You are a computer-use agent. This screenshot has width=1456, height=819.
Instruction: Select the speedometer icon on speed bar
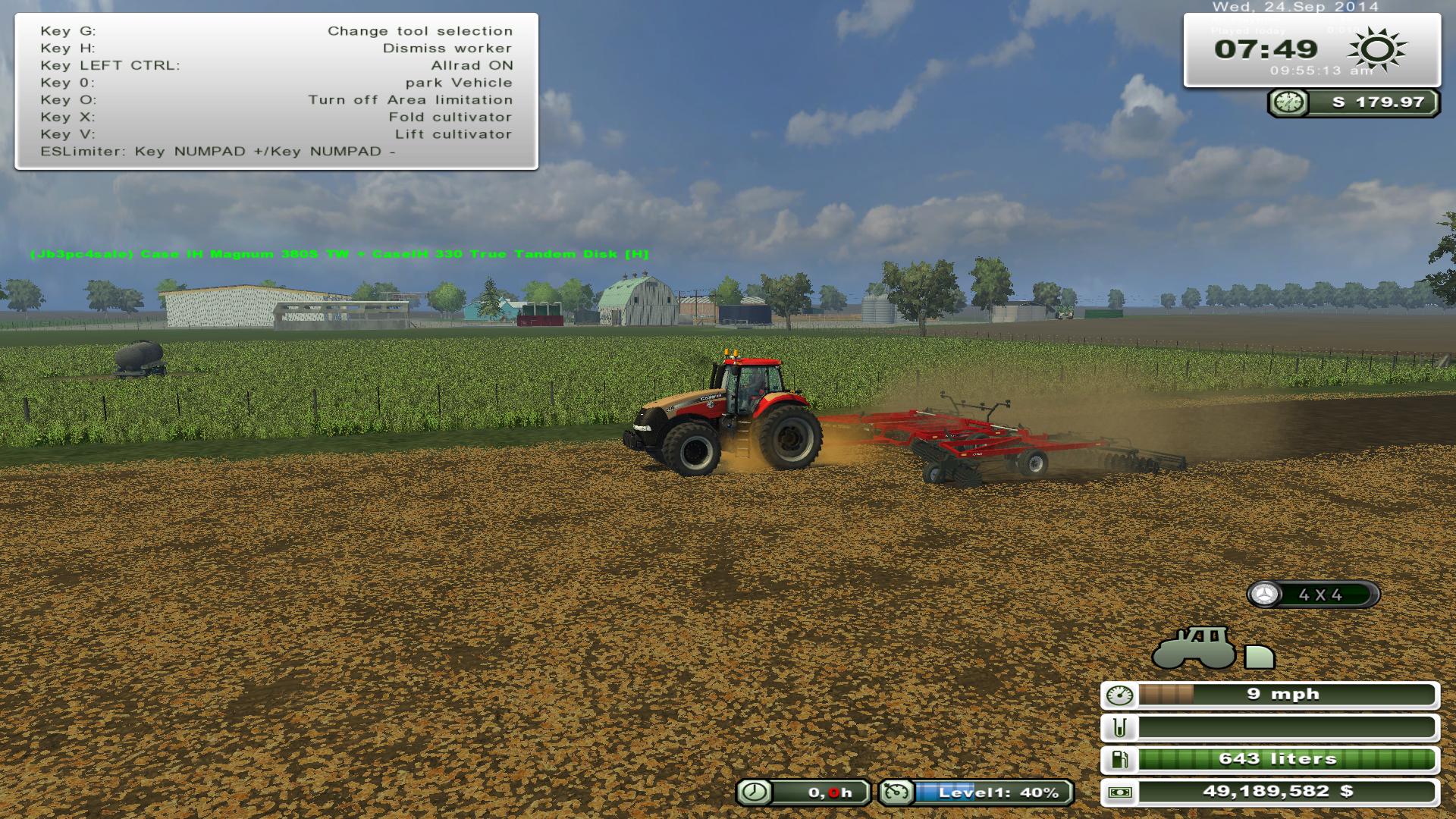click(x=1119, y=693)
